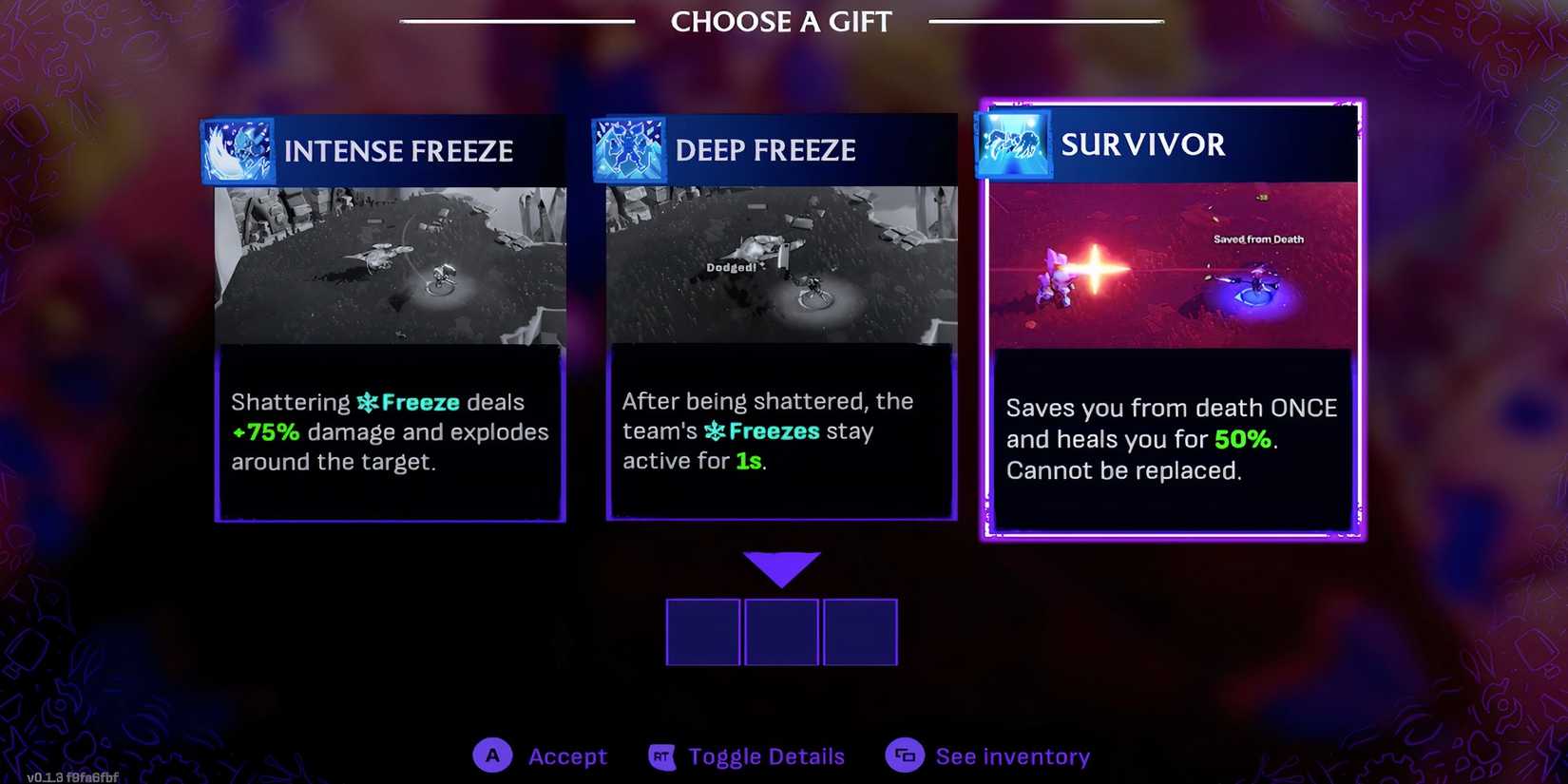Click the Survivor ability icon
The image size is (1568, 784).
[1014, 144]
